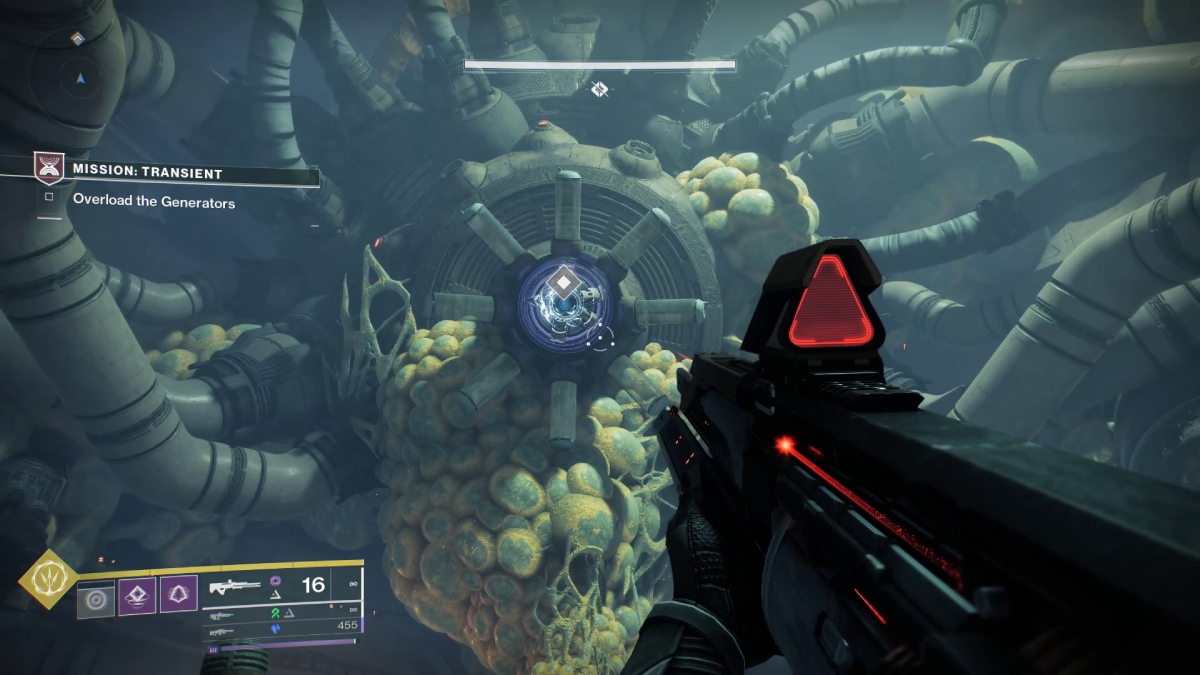The image size is (1200, 675).
Task: Tick the Overload the Generators objective box
Action: 48,196
